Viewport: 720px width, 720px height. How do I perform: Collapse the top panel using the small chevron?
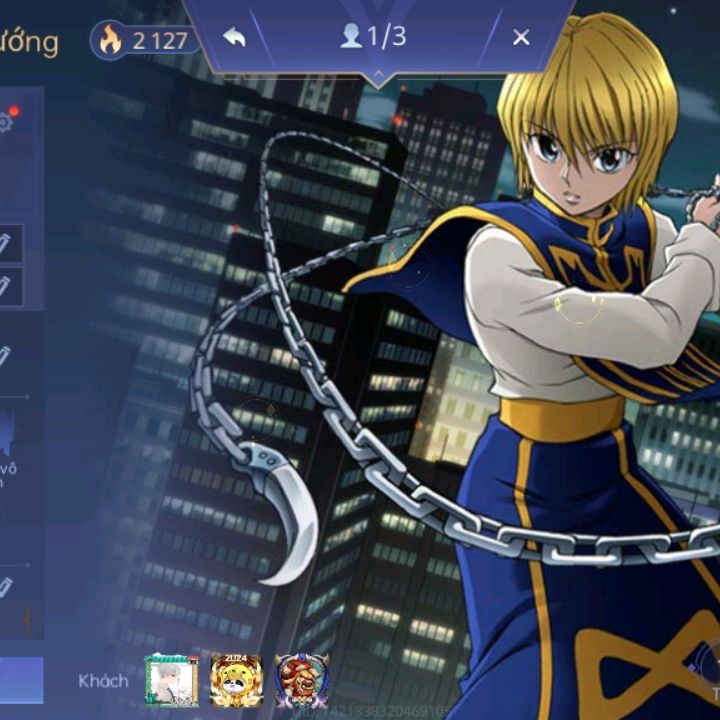click(378, 76)
